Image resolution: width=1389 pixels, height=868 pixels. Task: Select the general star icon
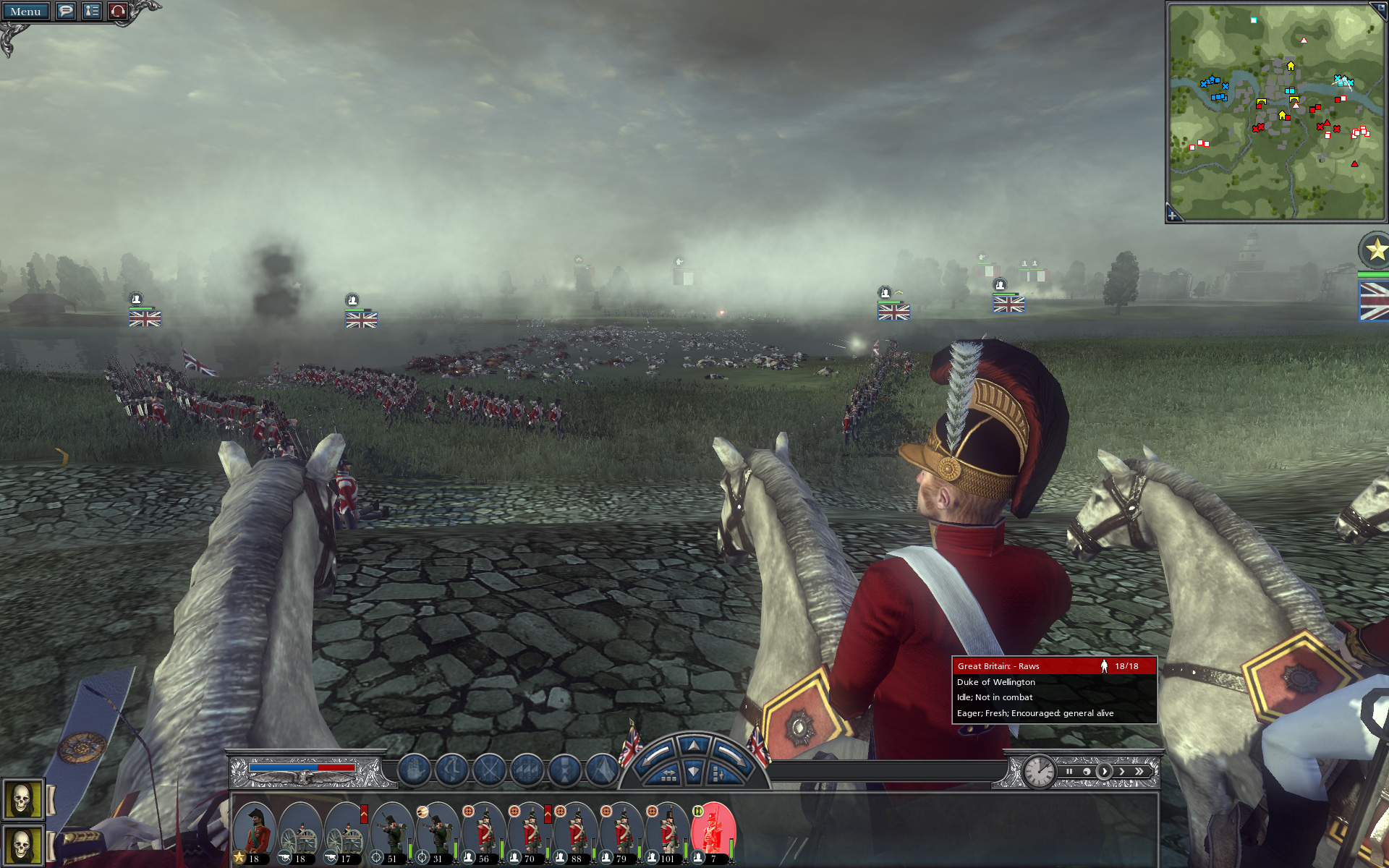(x=1375, y=250)
